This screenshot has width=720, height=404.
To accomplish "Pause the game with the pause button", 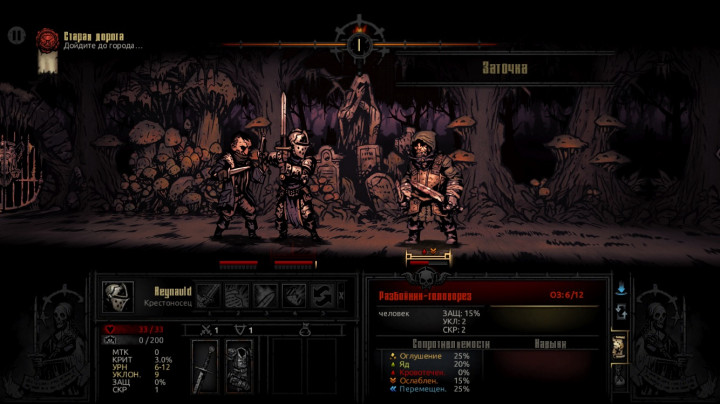I will 15,35.
